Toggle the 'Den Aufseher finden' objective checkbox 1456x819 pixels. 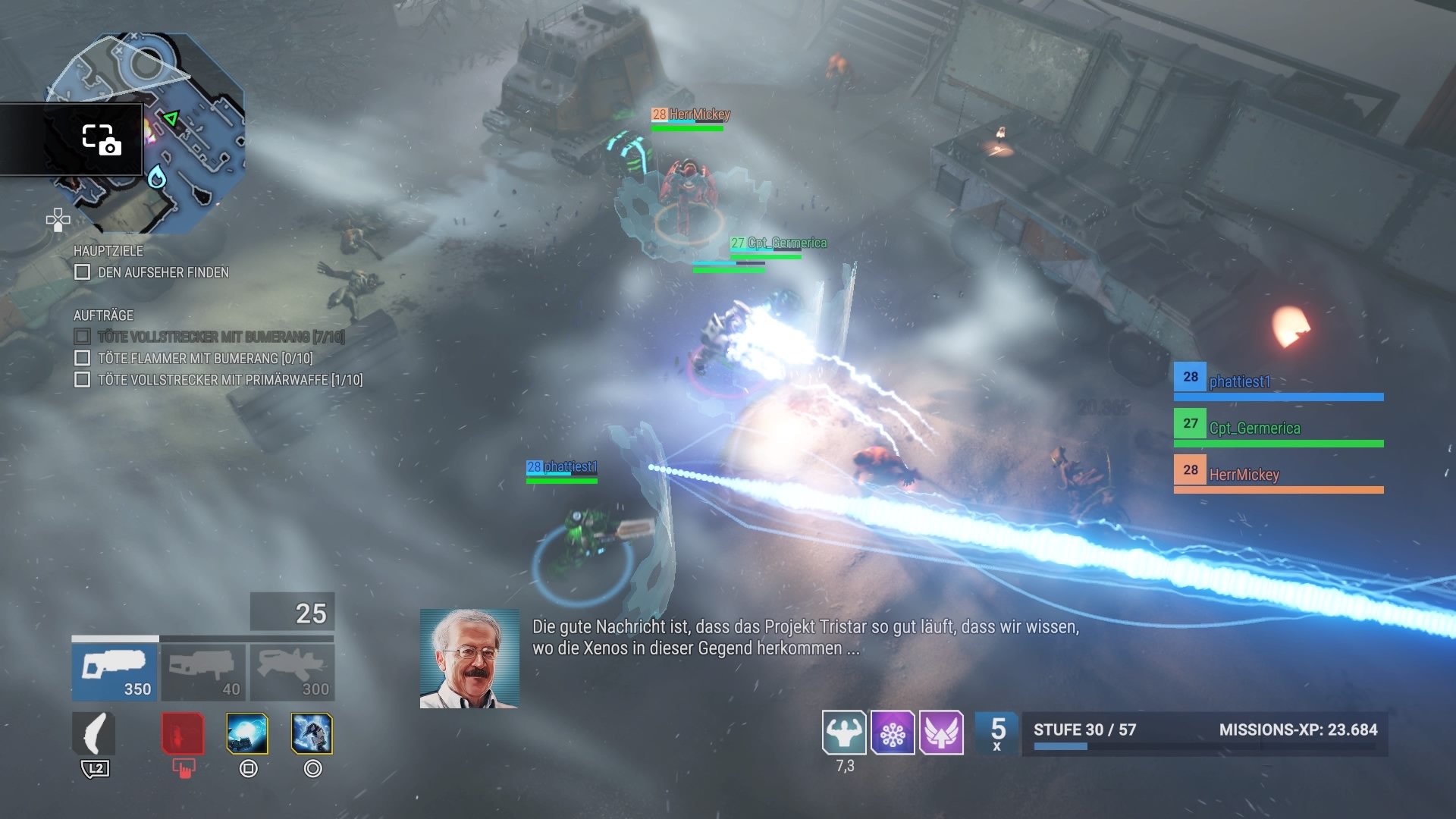pos(83,272)
